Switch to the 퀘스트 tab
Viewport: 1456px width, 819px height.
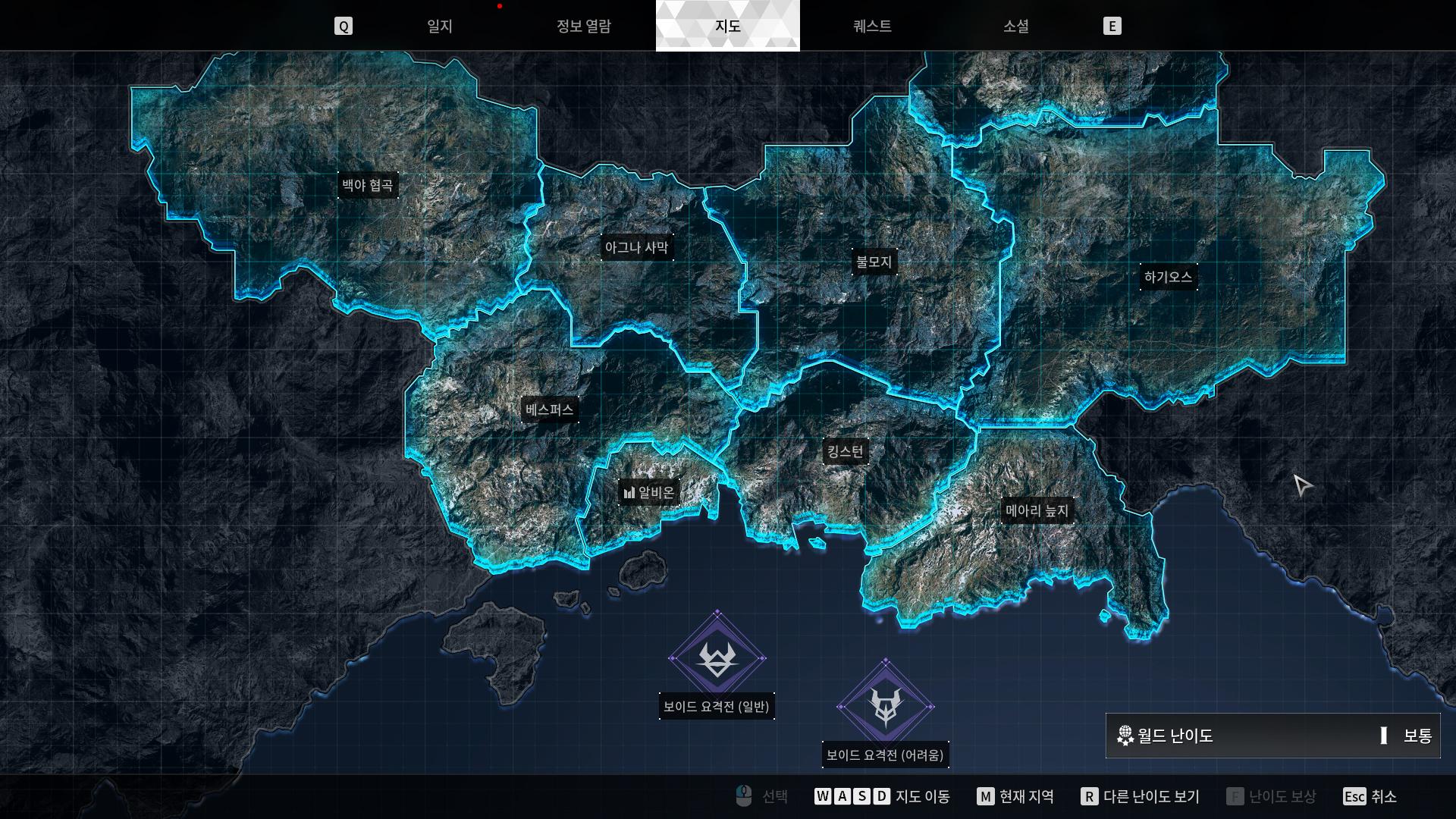tap(872, 27)
